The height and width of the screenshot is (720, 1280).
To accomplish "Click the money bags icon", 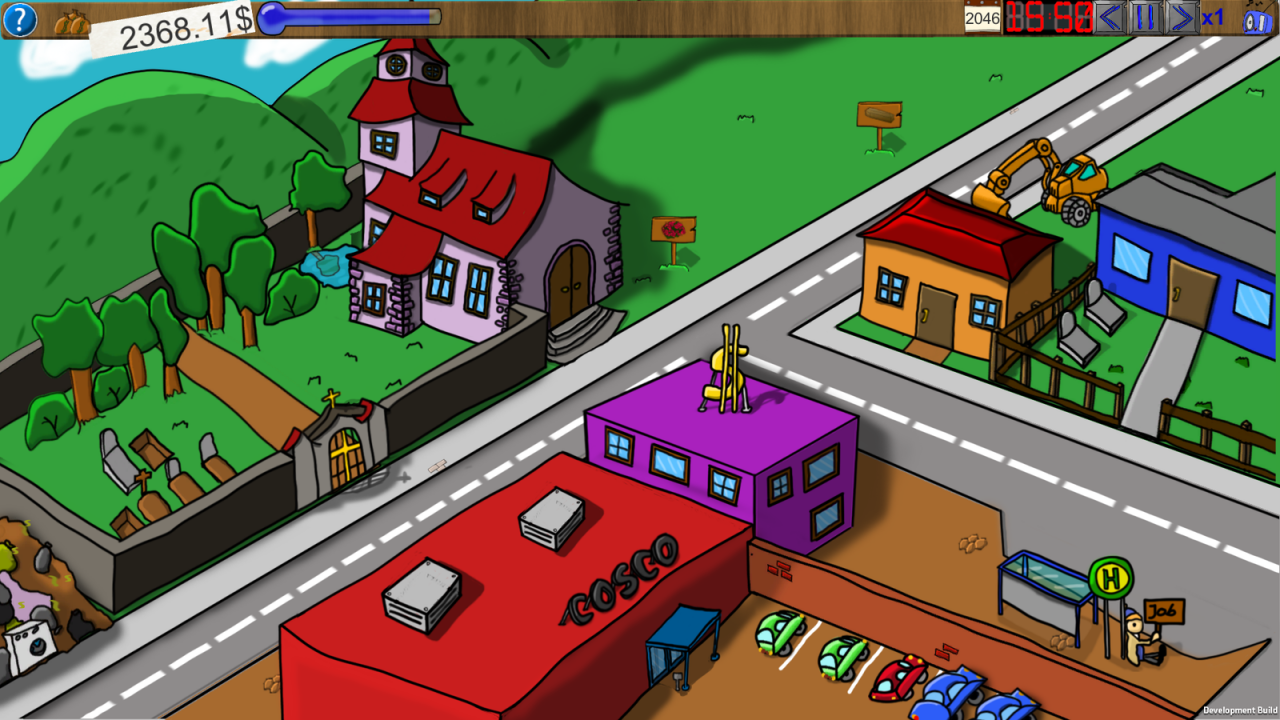I will click(72, 22).
